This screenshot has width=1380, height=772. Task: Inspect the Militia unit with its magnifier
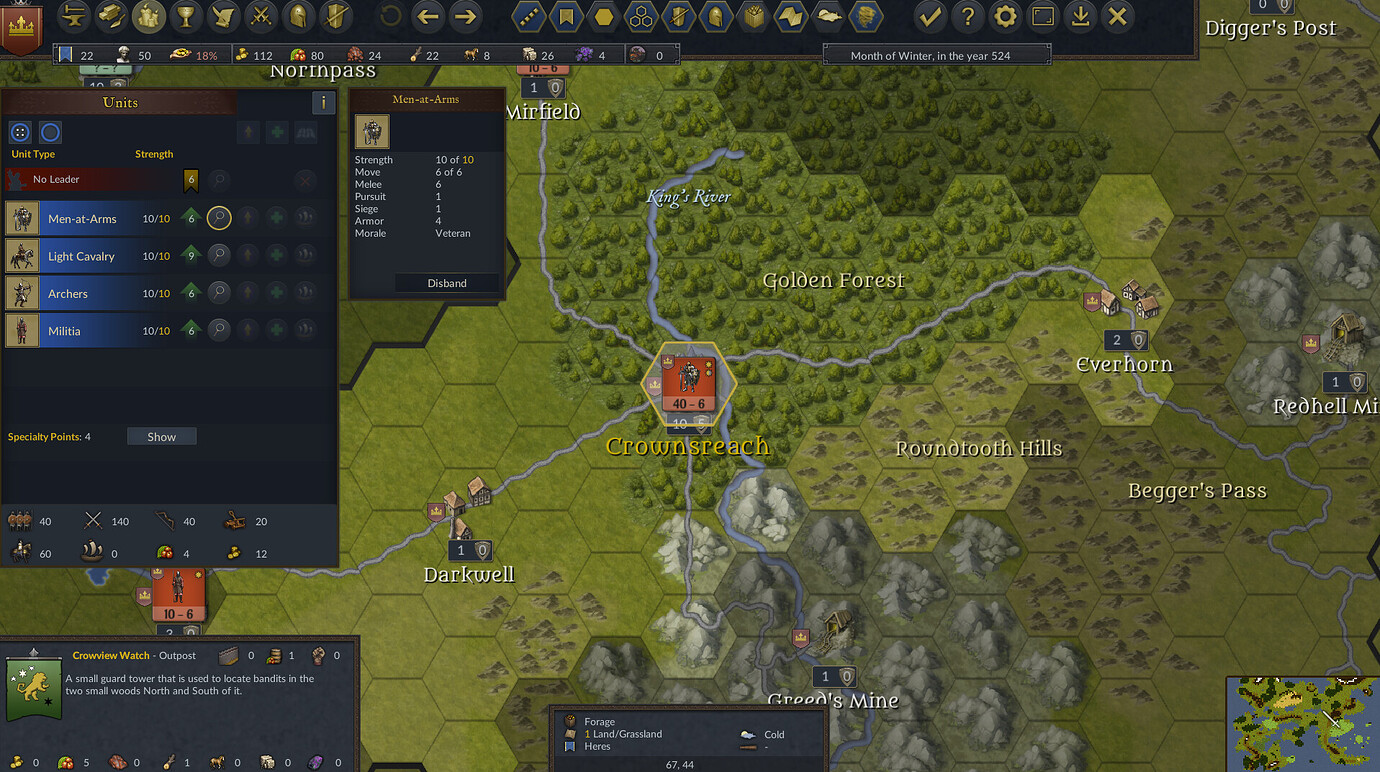pyautogui.click(x=219, y=331)
